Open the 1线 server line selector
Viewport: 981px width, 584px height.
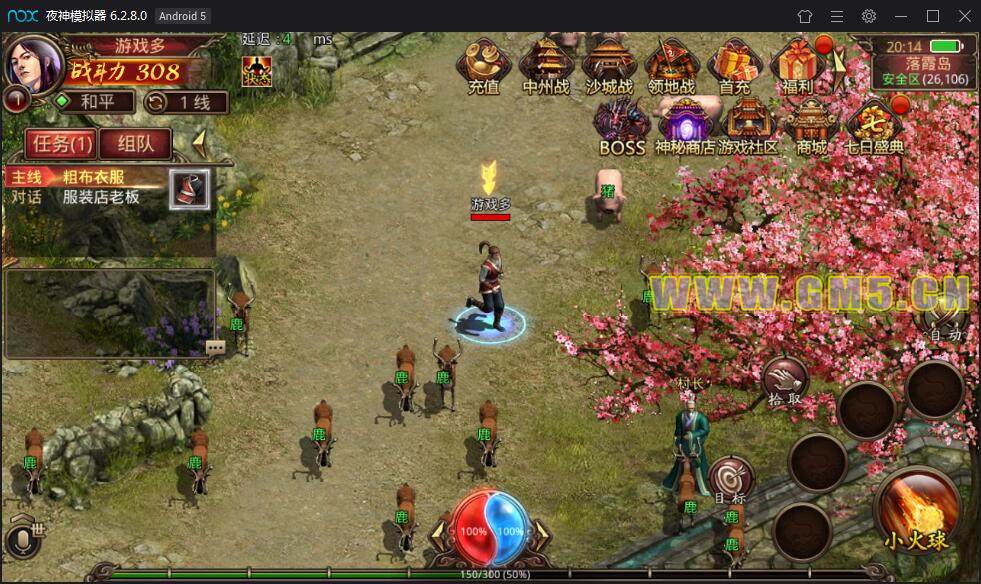coord(186,102)
